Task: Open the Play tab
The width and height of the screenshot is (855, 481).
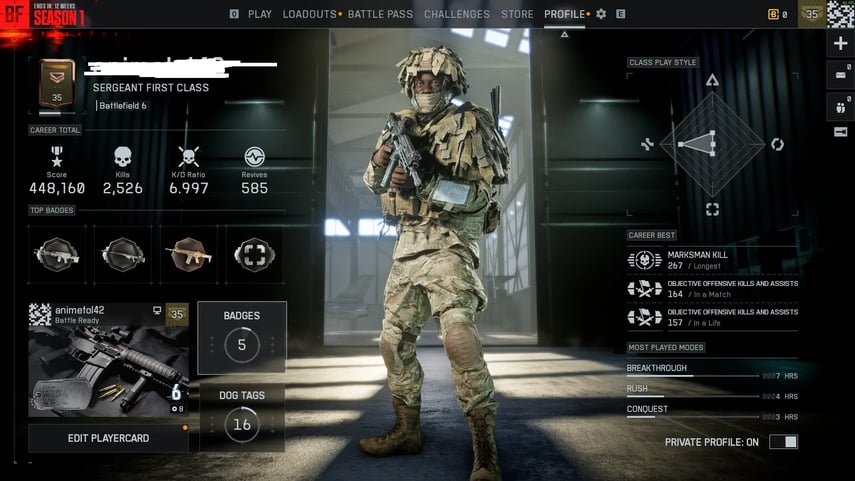Action: [259, 14]
